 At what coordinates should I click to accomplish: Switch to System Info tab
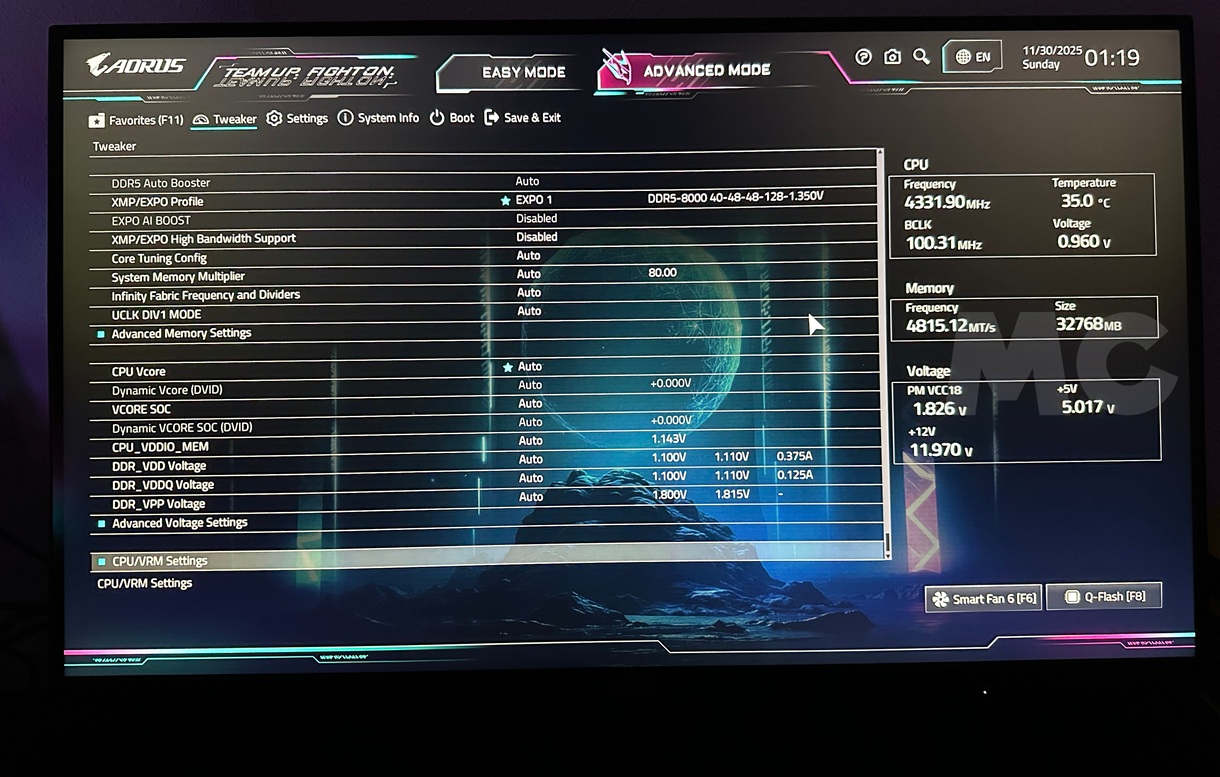pyautogui.click(x=378, y=118)
